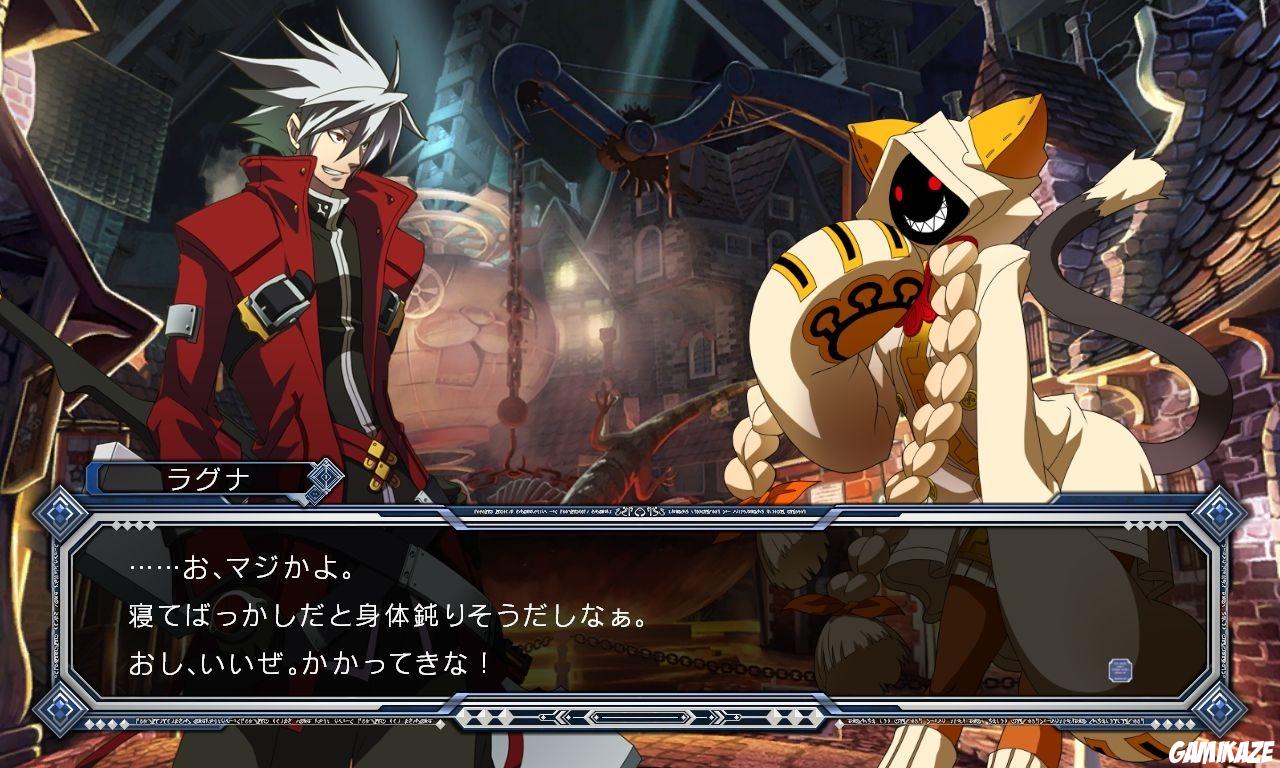Click the diamond emblem at bottom-right corner
Viewport: 1280px width, 768px height.
(1221, 709)
